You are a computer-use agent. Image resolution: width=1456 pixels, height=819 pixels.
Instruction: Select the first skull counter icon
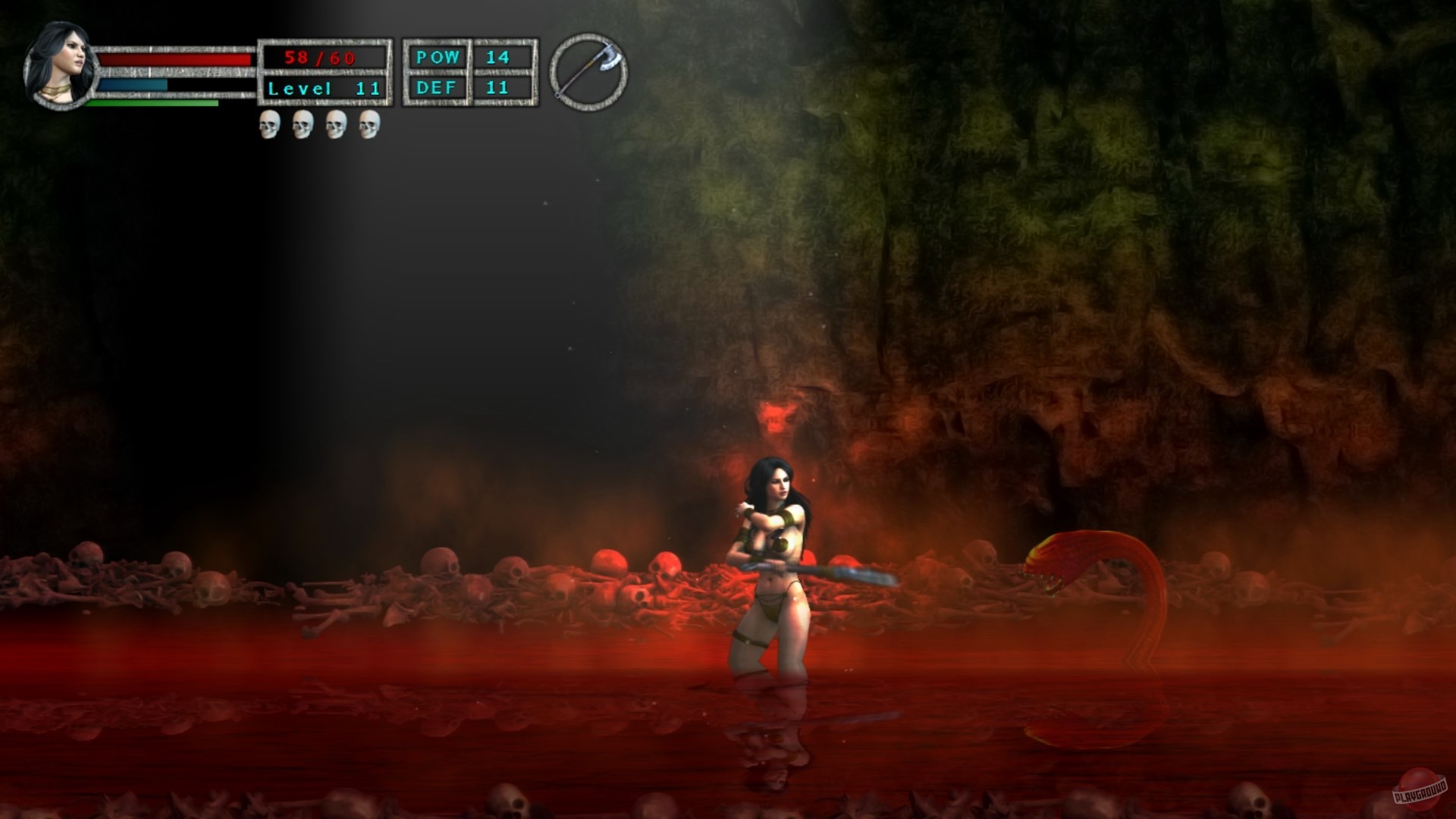[269, 125]
